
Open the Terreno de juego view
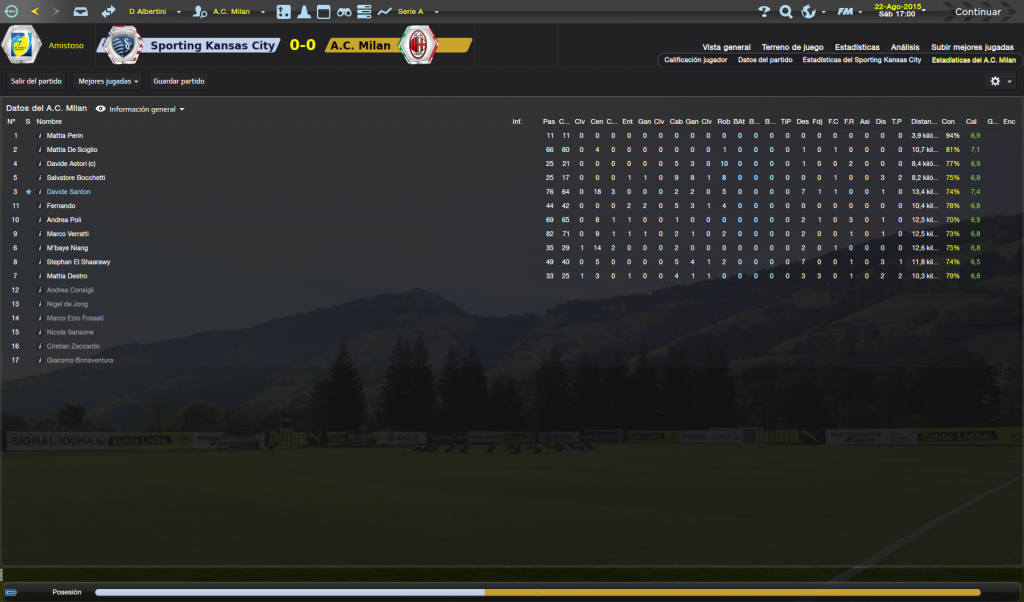[x=792, y=47]
